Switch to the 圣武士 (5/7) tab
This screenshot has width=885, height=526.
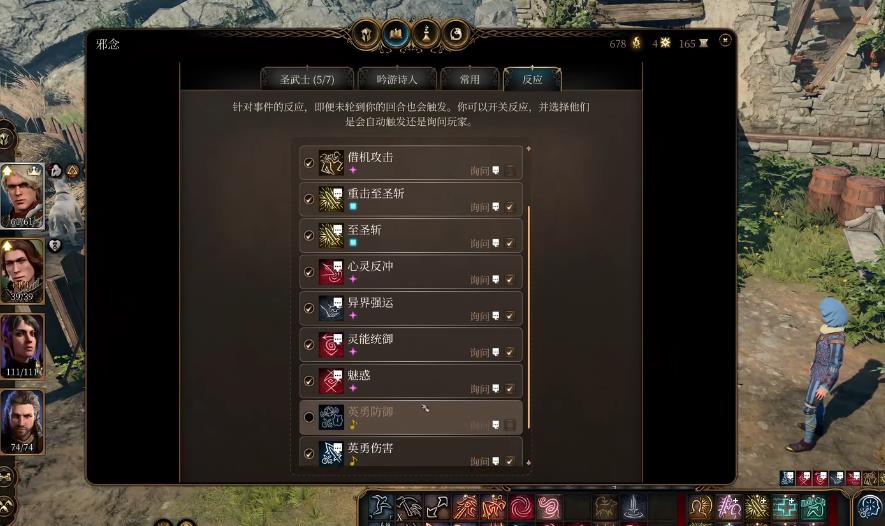coord(307,79)
